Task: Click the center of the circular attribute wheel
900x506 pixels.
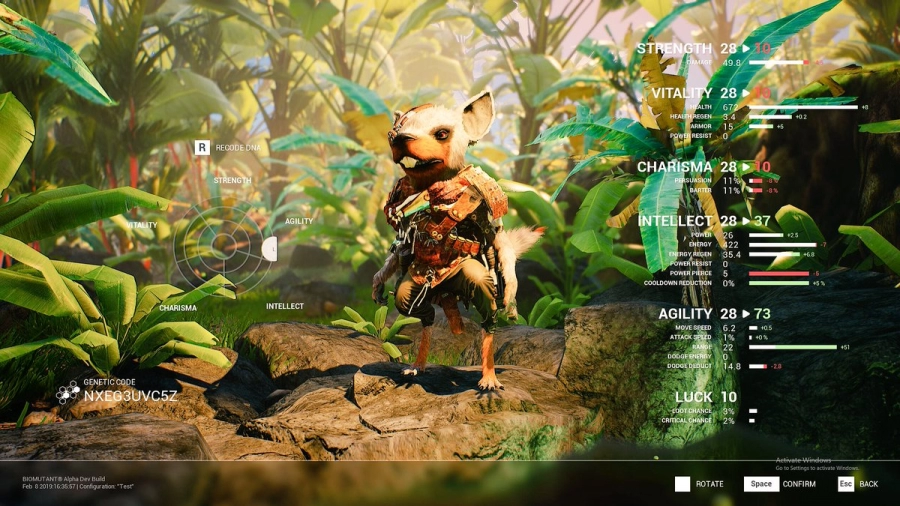Action: 223,247
